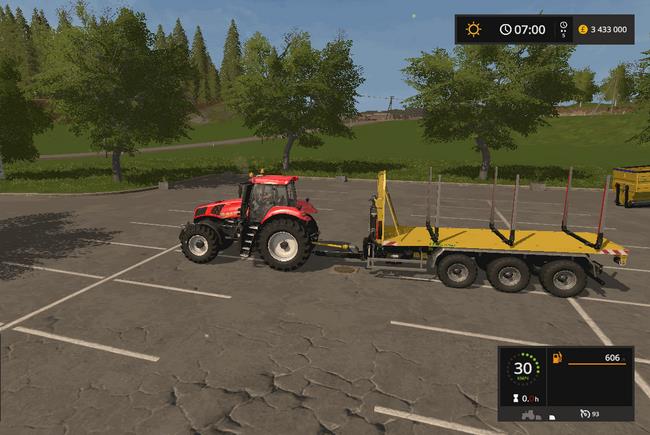Click the sun weather icon

pos(474,29)
